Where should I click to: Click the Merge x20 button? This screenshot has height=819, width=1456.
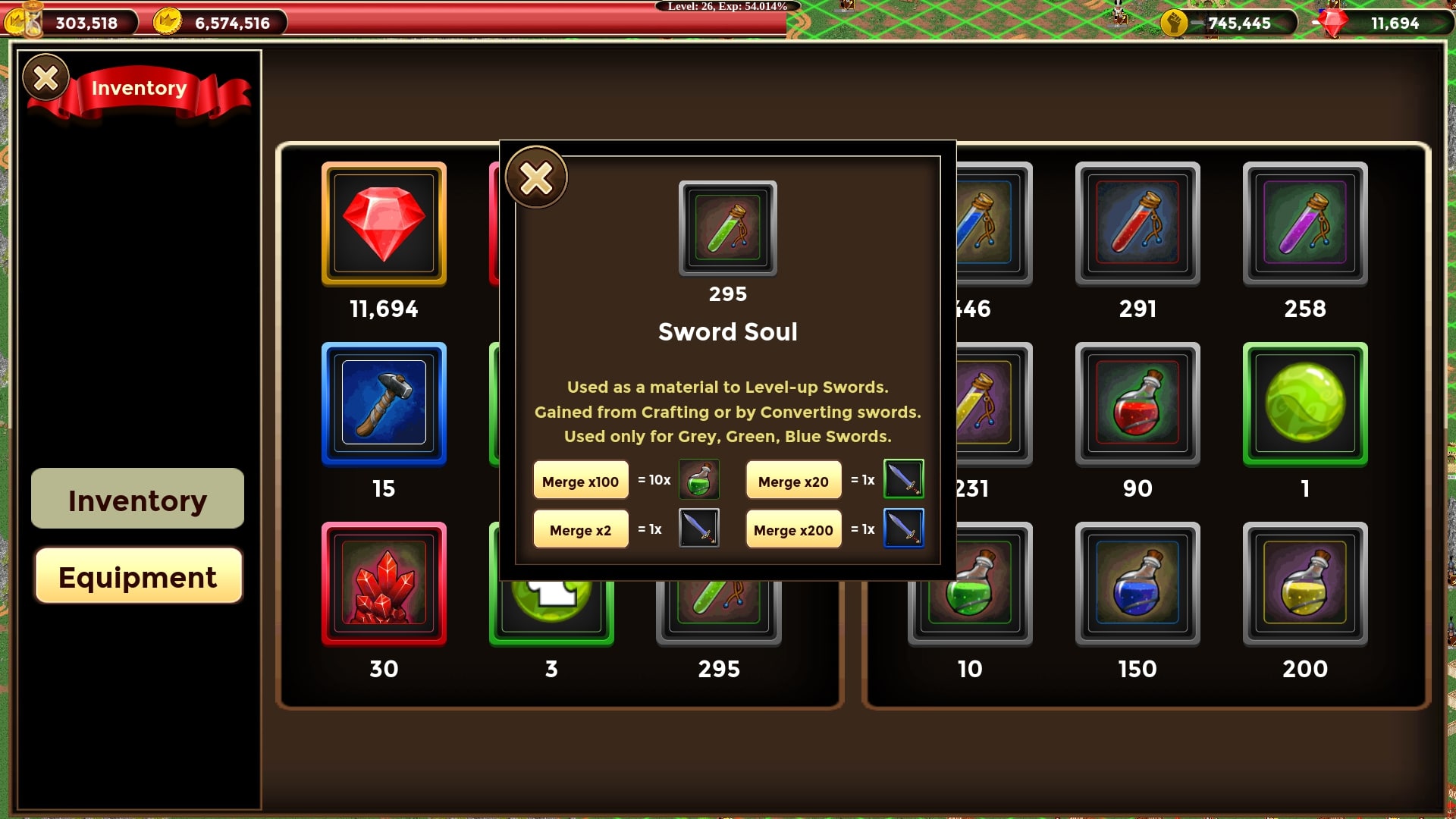(x=793, y=481)
